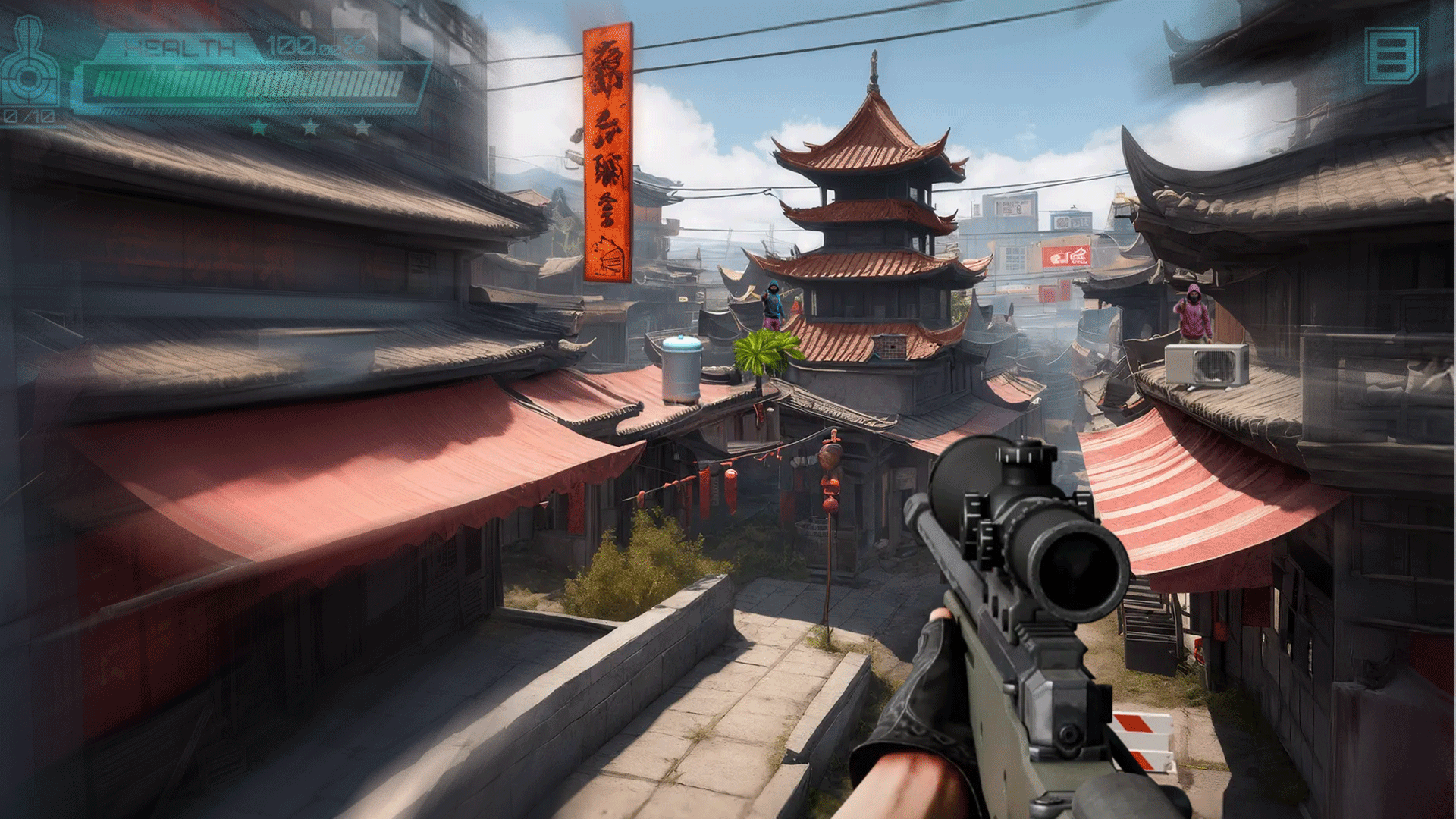Open the pause menu icon
Viewport: 1456px width, 819px height.
click(x=1392, y=55)
